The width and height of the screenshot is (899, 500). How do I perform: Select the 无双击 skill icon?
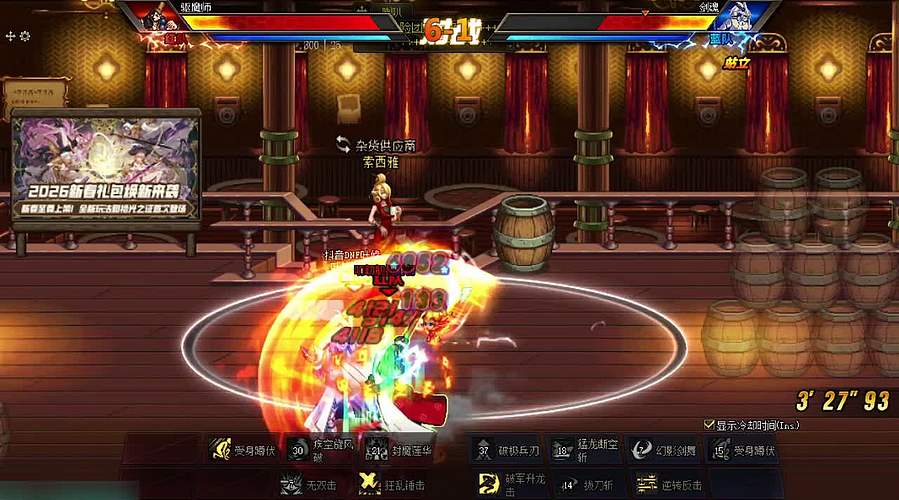[290, 485]
